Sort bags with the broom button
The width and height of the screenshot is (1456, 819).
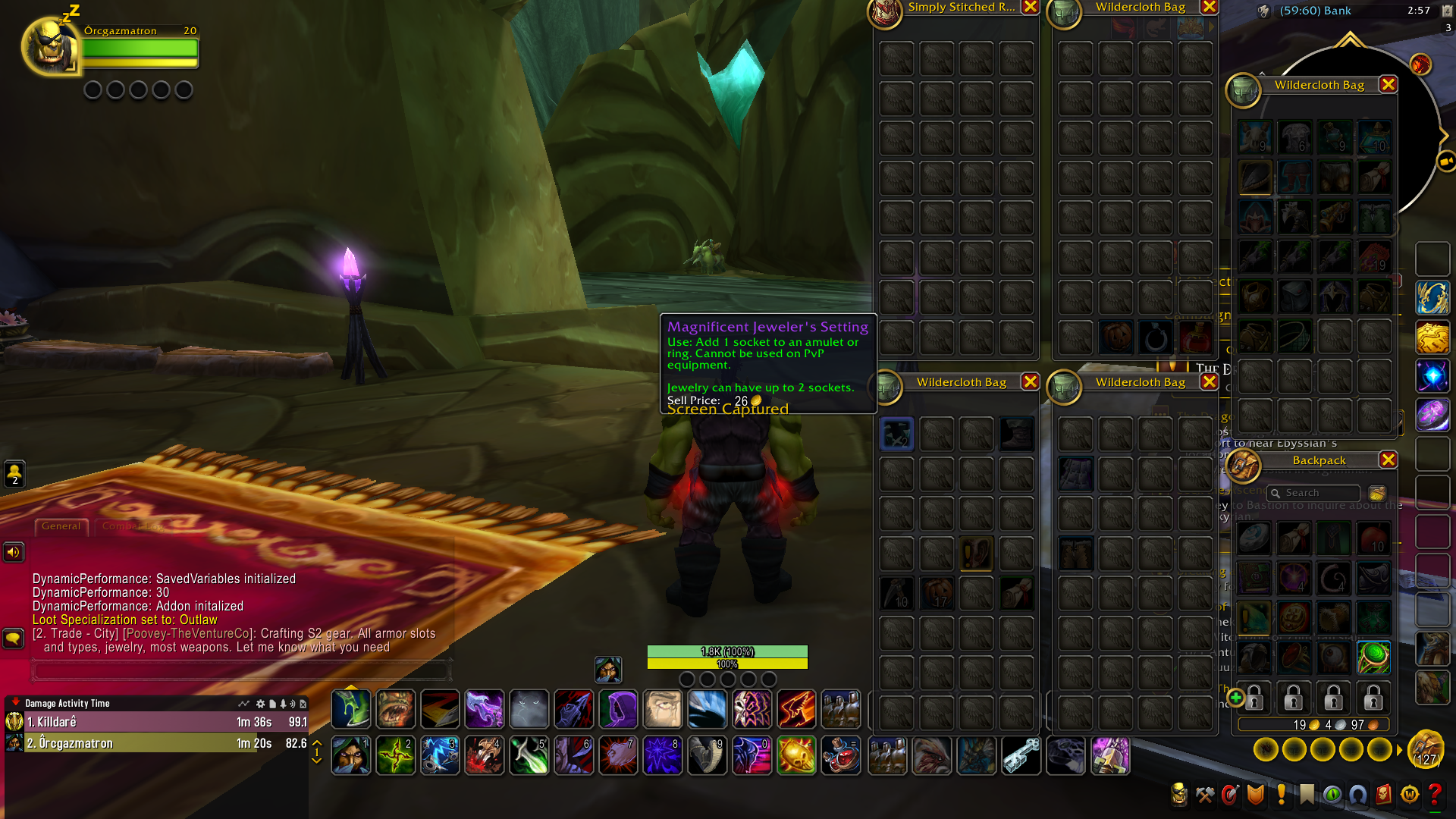(x=1377, y=493)
